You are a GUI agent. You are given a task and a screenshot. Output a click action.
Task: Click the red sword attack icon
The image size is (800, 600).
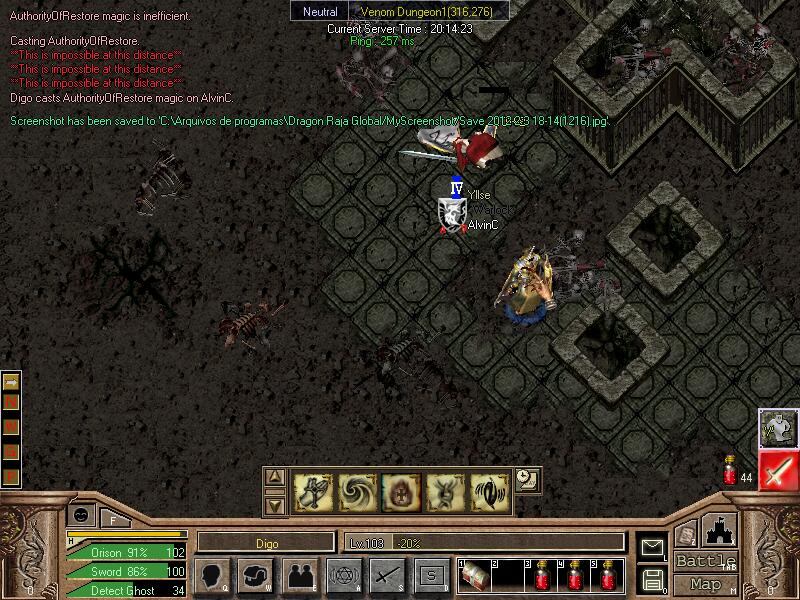pos(778,471)
